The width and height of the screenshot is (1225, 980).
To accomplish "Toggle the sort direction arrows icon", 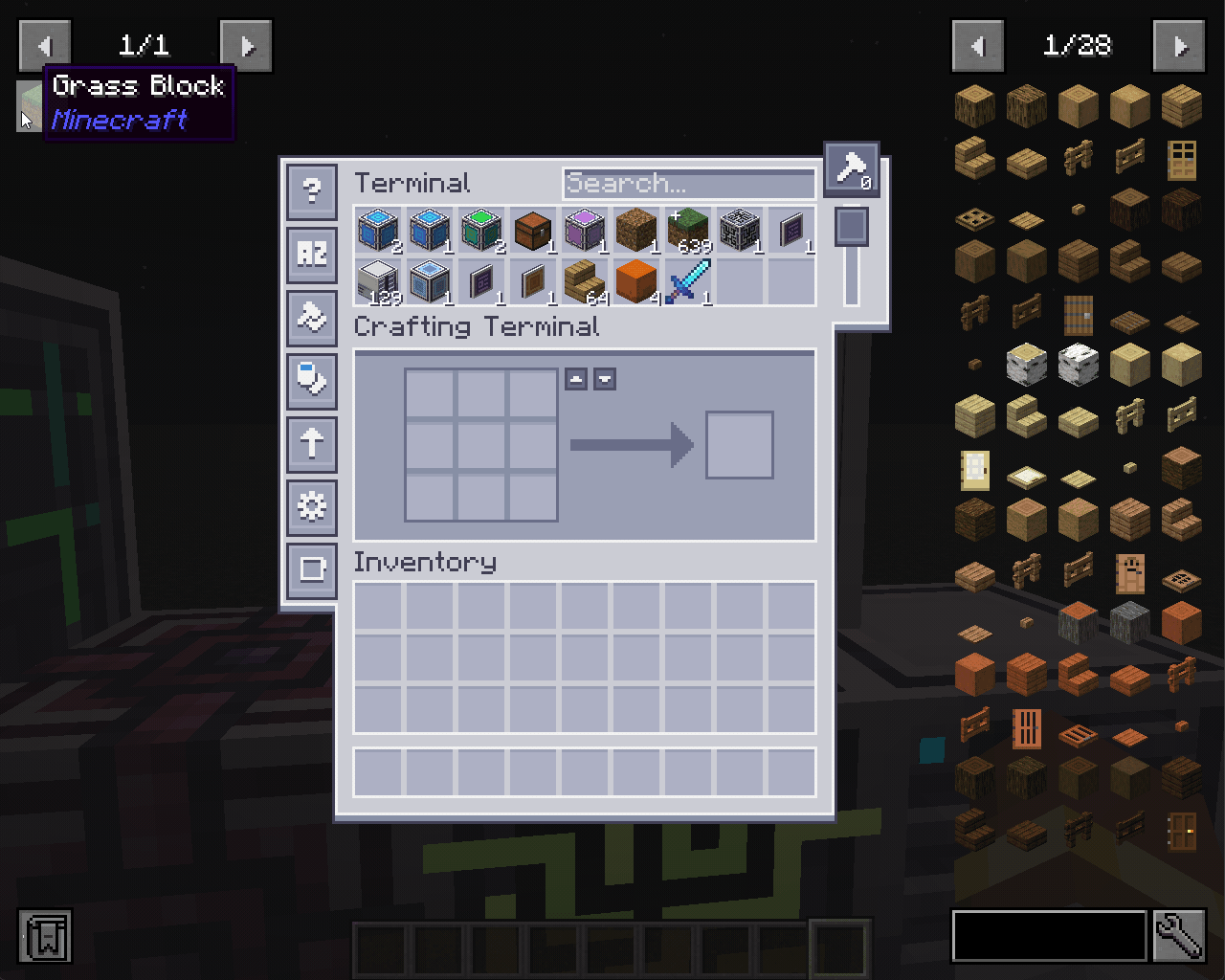I will click(x=311, y=317).
